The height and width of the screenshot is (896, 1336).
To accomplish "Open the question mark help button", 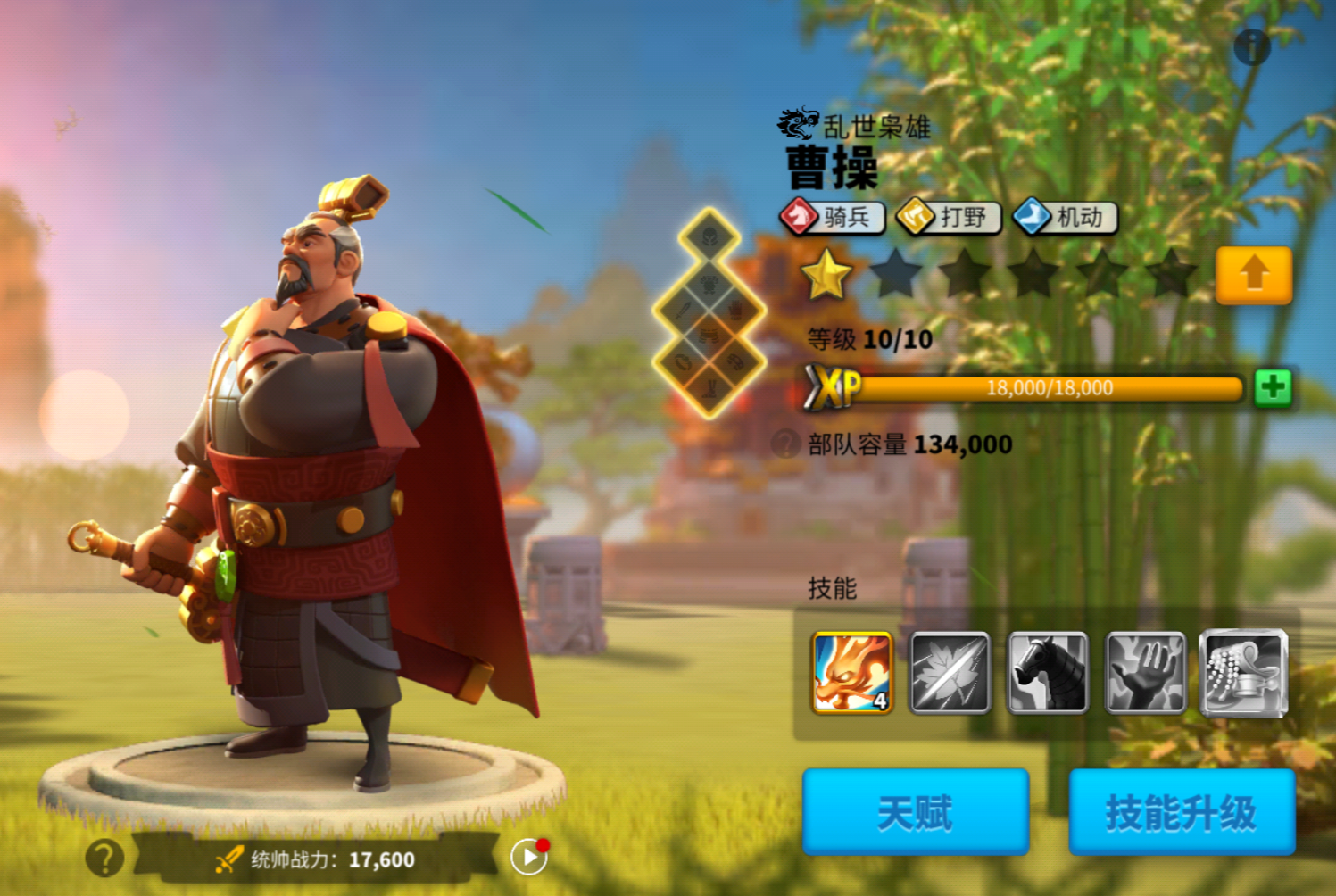I will (x=104, y=859).
